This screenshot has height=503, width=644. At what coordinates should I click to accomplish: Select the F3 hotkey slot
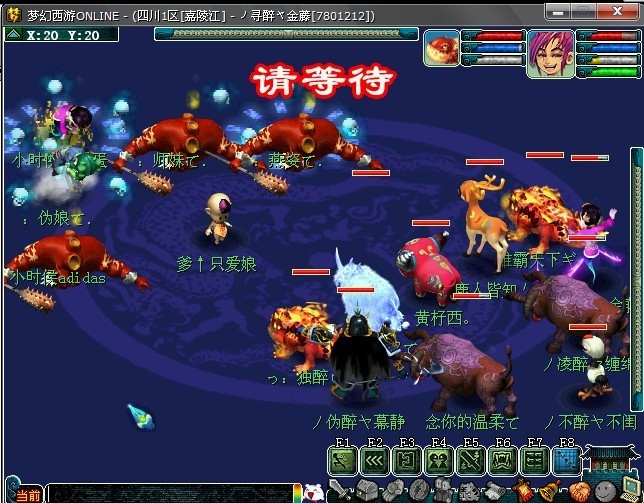[x=407, y=460]
